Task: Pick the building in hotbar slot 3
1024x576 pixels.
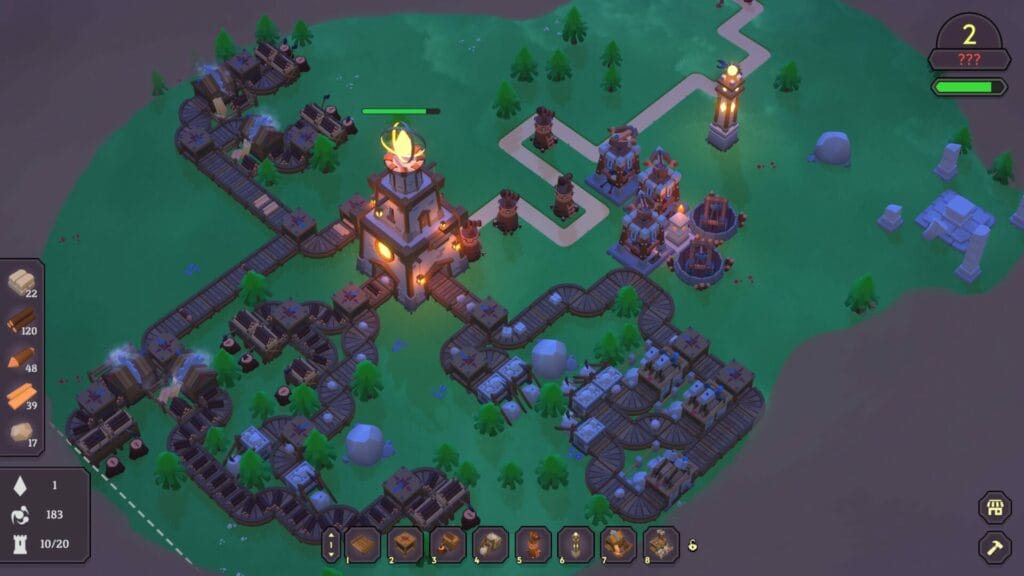Action: [448, 545]
